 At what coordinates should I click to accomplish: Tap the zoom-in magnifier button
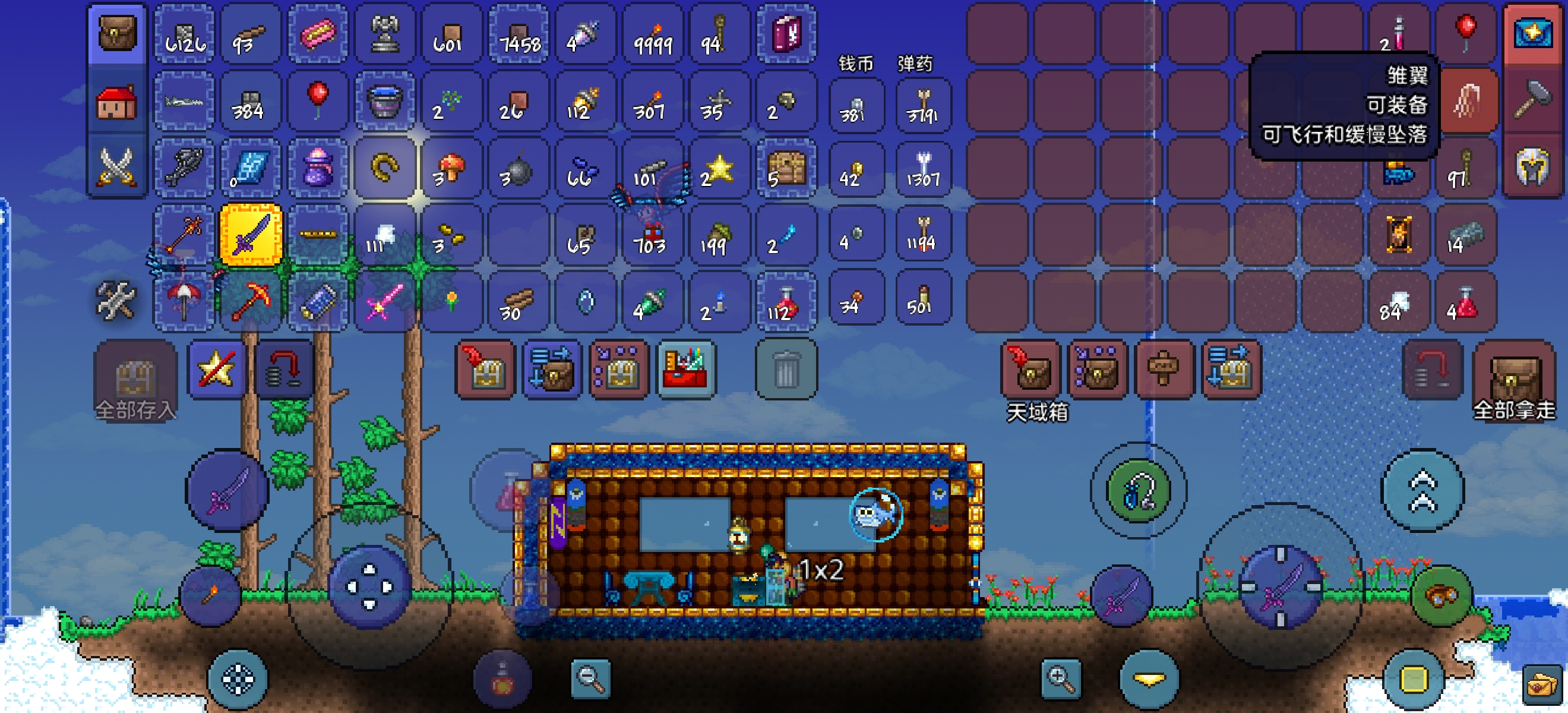click(x=1060, y=679)
